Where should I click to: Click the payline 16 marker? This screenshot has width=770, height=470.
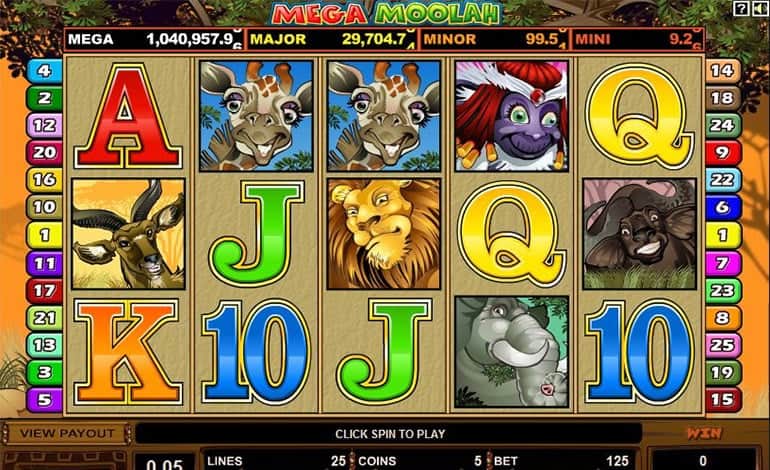tap(44, 180)
